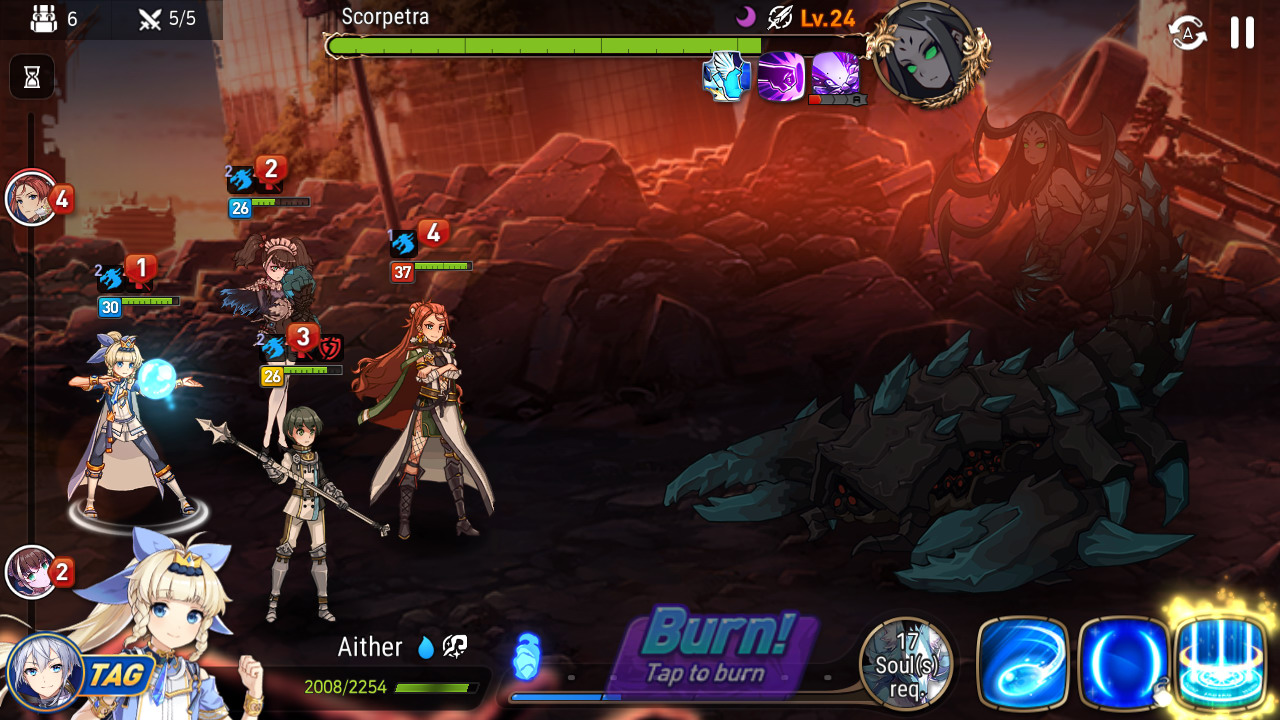
Task: Tap the 17 Souls required guardian icon
Action: 906,663
